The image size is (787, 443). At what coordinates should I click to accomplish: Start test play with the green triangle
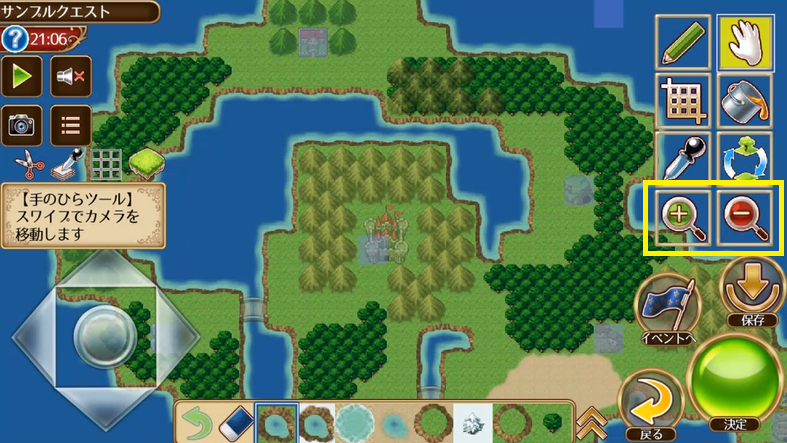tap(22, 75)
